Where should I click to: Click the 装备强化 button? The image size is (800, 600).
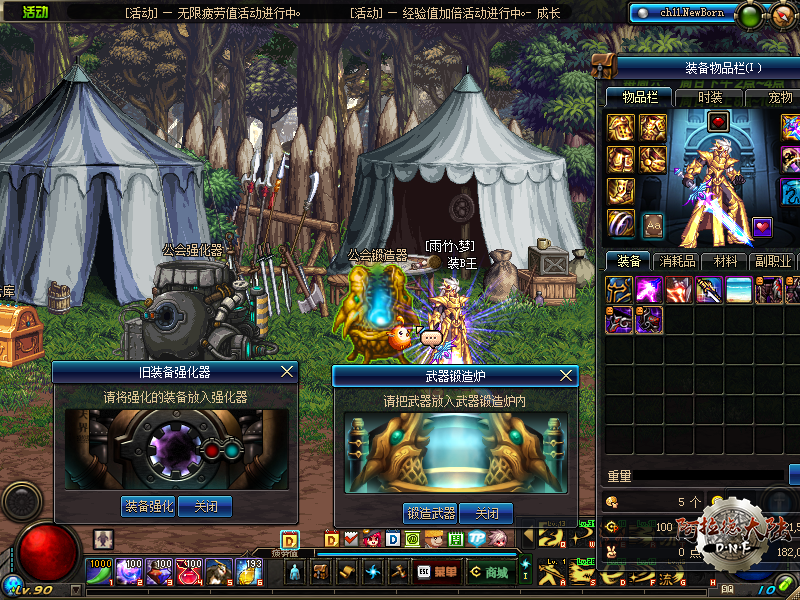pyautogui.click(x=149, y=507)
